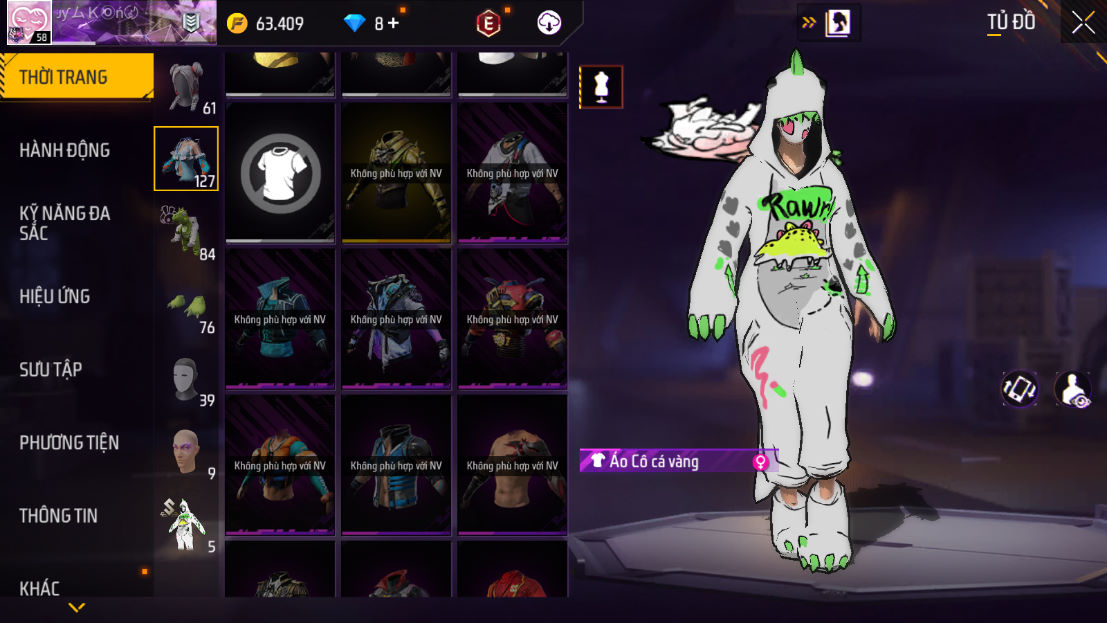1107x623 pixels.
Task: Toggle the character visibility eye icon
Action: click(1073, 388)
